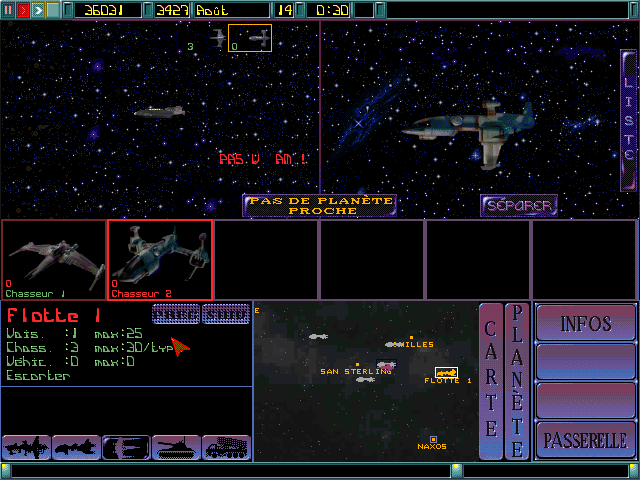Click the SÉPARER button
Screen dimensions: 640x480
click(518, 205)
